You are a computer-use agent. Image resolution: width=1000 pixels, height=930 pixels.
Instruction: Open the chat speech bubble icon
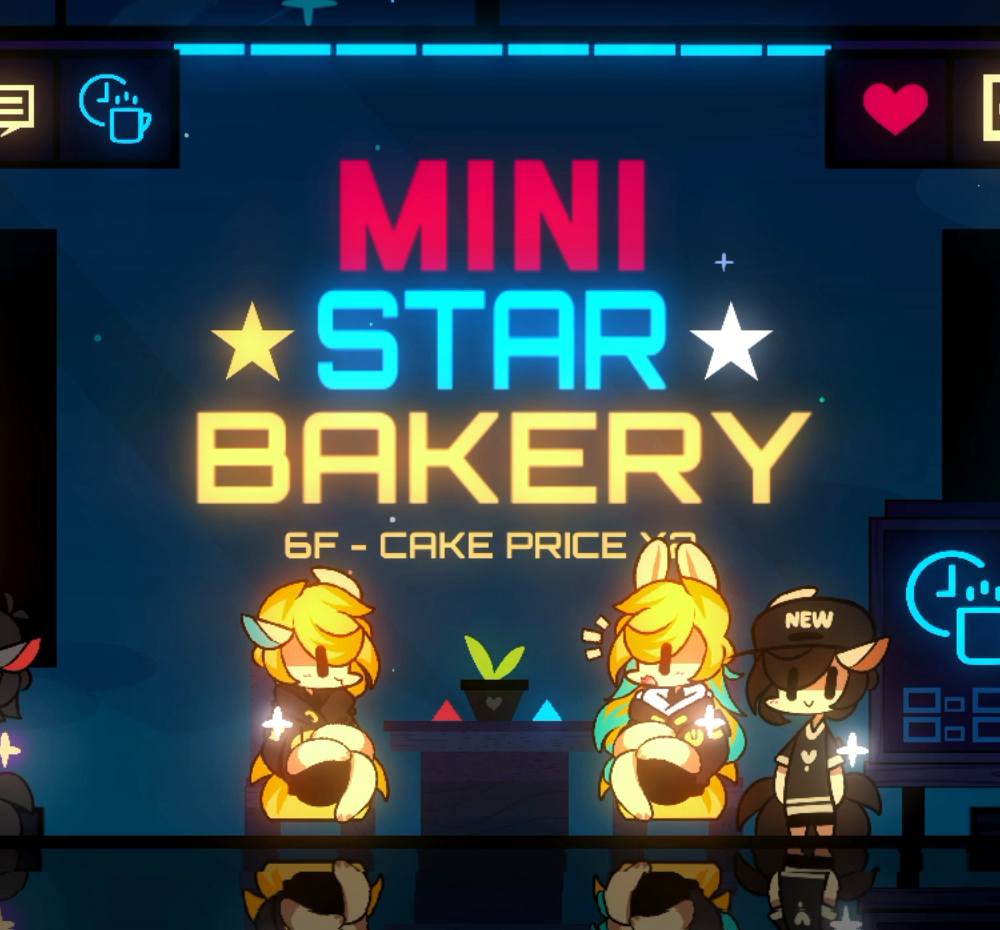pyautogui.click(x=17, y=108)
